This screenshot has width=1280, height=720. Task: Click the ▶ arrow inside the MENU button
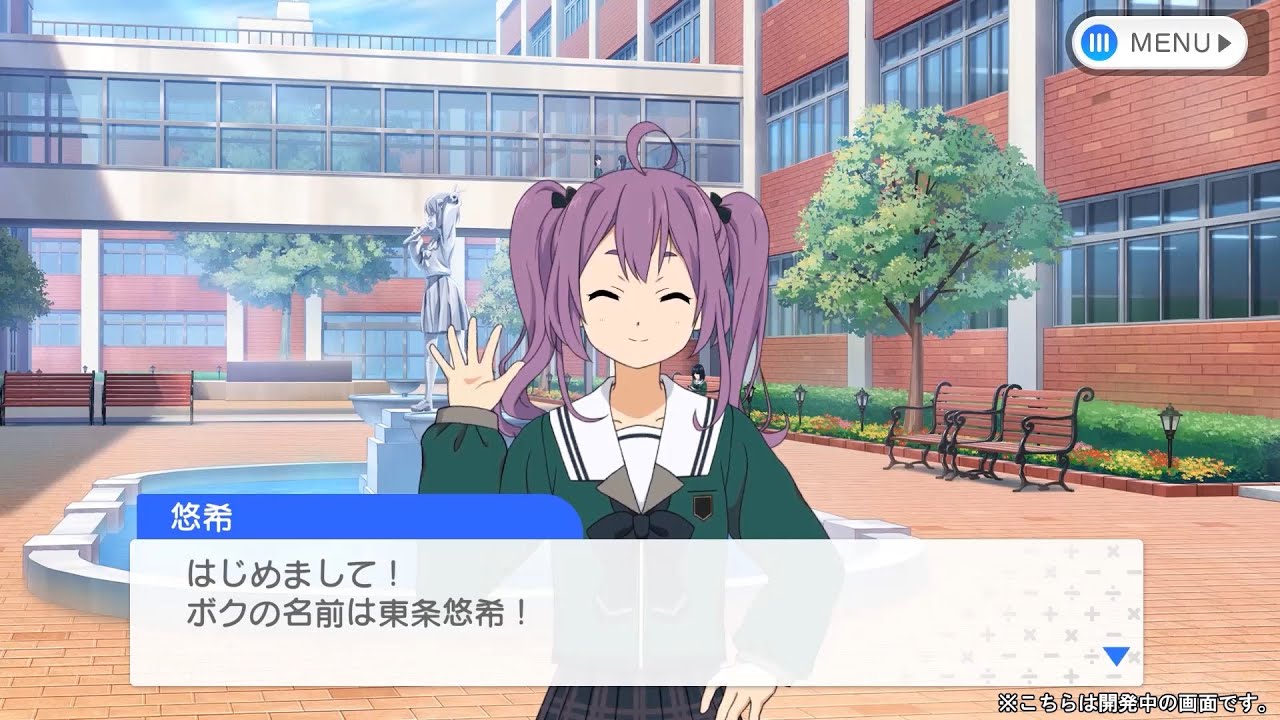[x=1222, y=41]
